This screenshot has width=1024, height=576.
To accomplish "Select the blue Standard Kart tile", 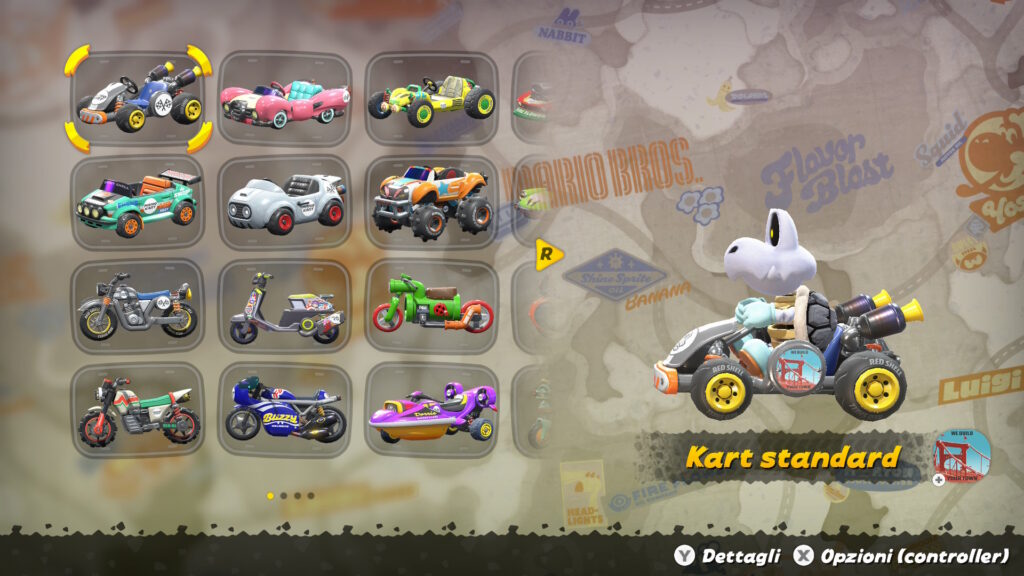I will [x=138, y=97].
